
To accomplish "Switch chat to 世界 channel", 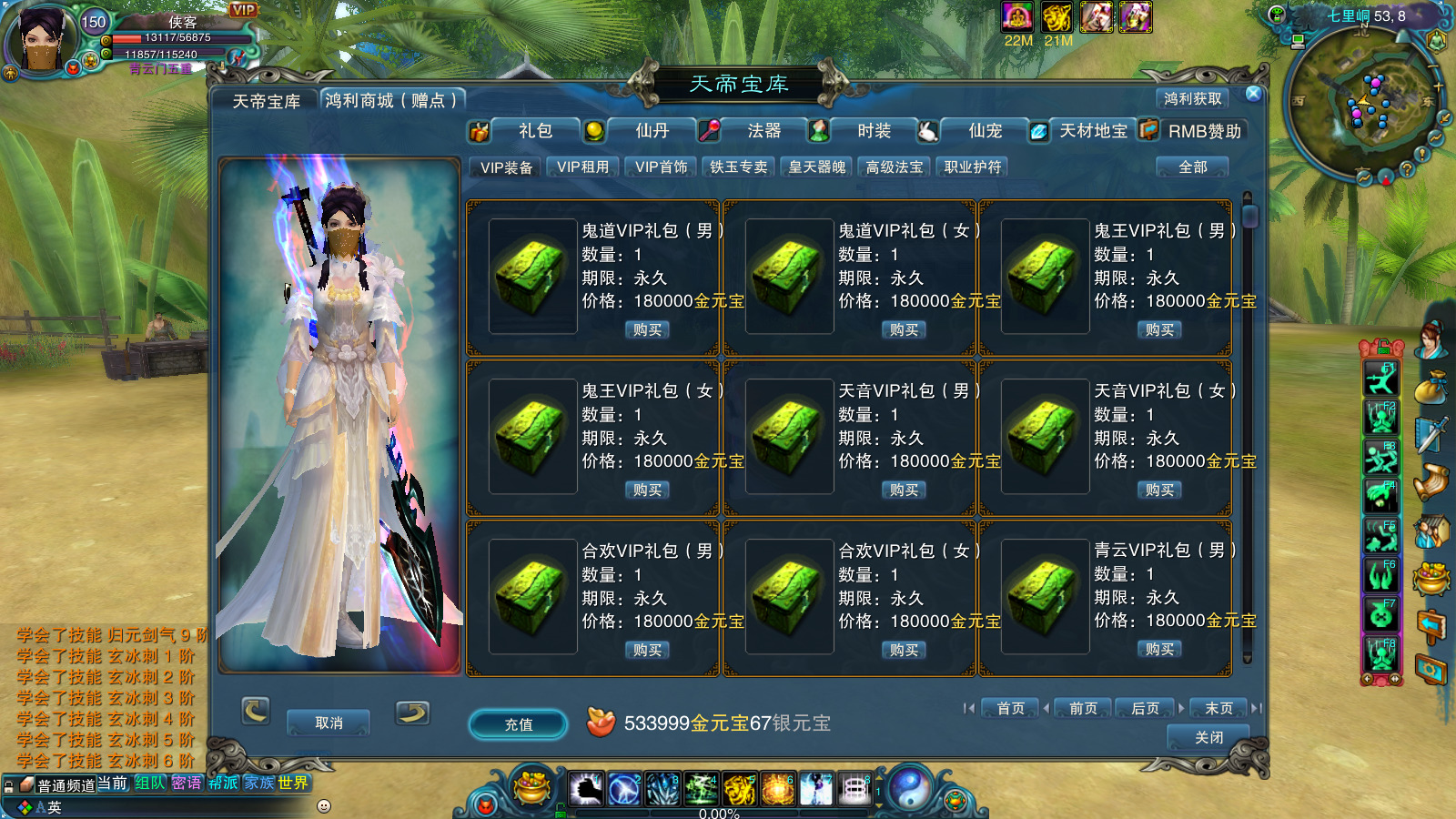I will coord(293,784).
